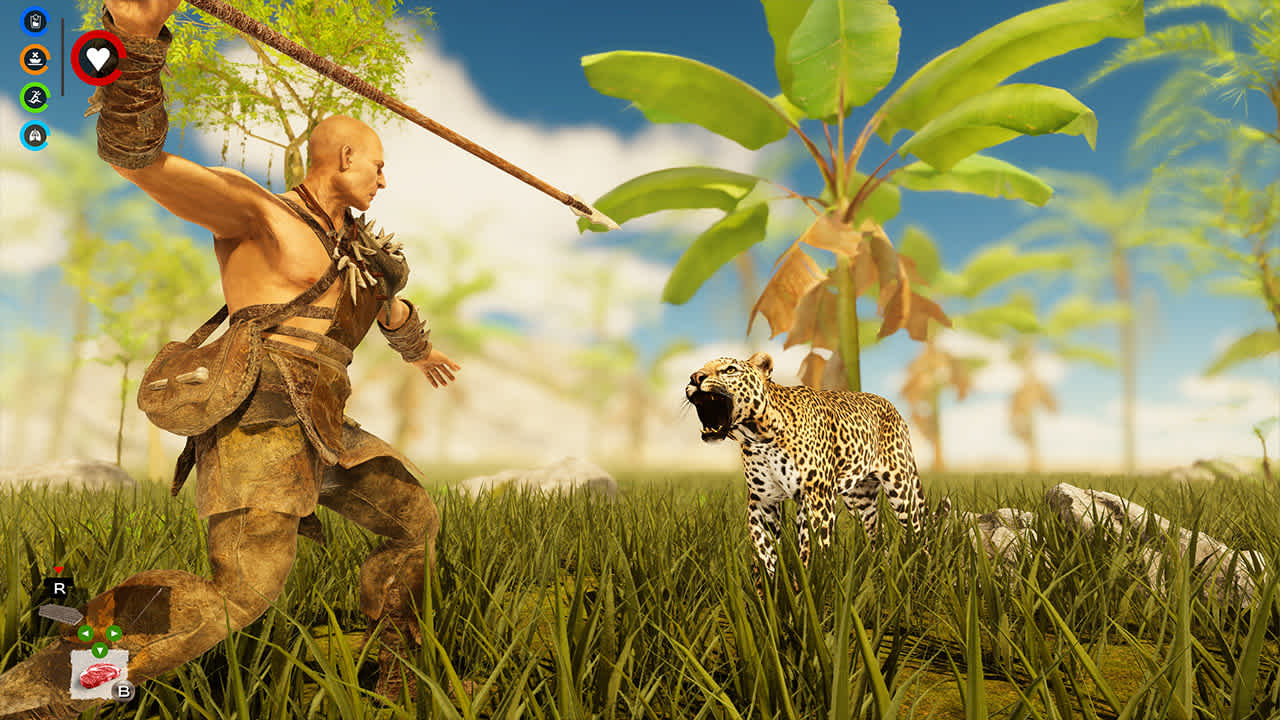
Task: Click the orange hunger status icon
Action: click(34, 60)
